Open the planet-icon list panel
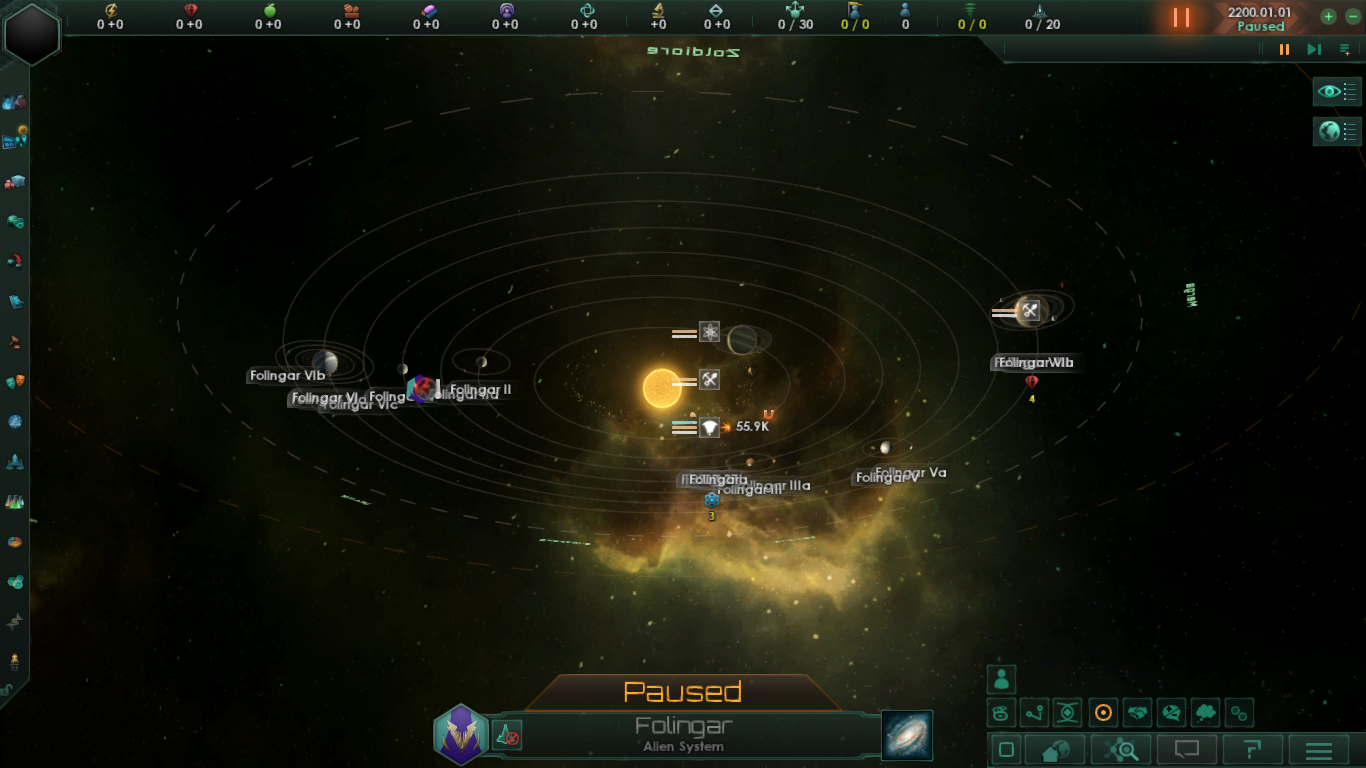 [x=1337, y=131]
